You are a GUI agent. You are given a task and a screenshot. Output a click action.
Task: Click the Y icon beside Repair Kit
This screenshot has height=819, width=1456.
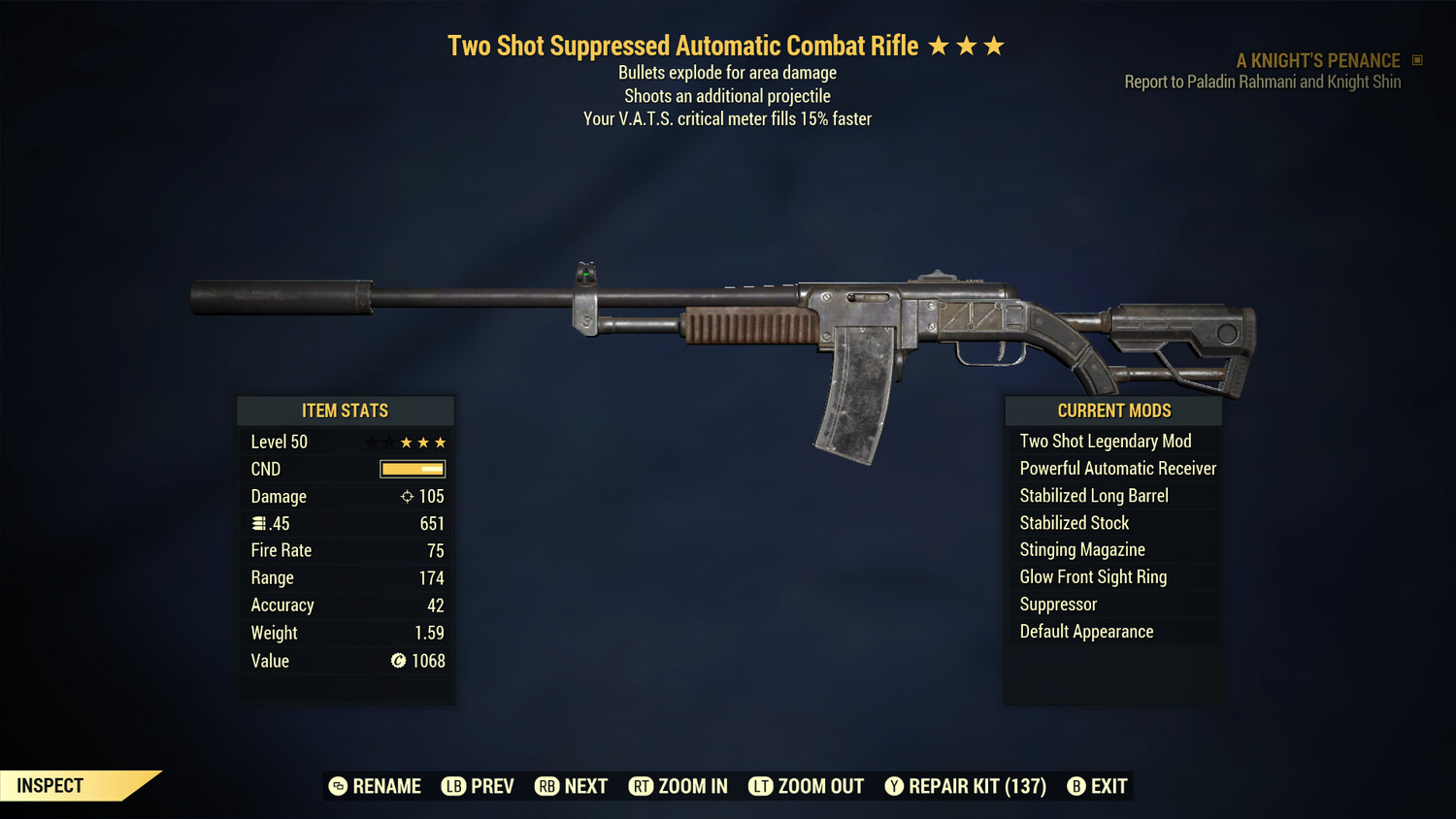point(894,786)
